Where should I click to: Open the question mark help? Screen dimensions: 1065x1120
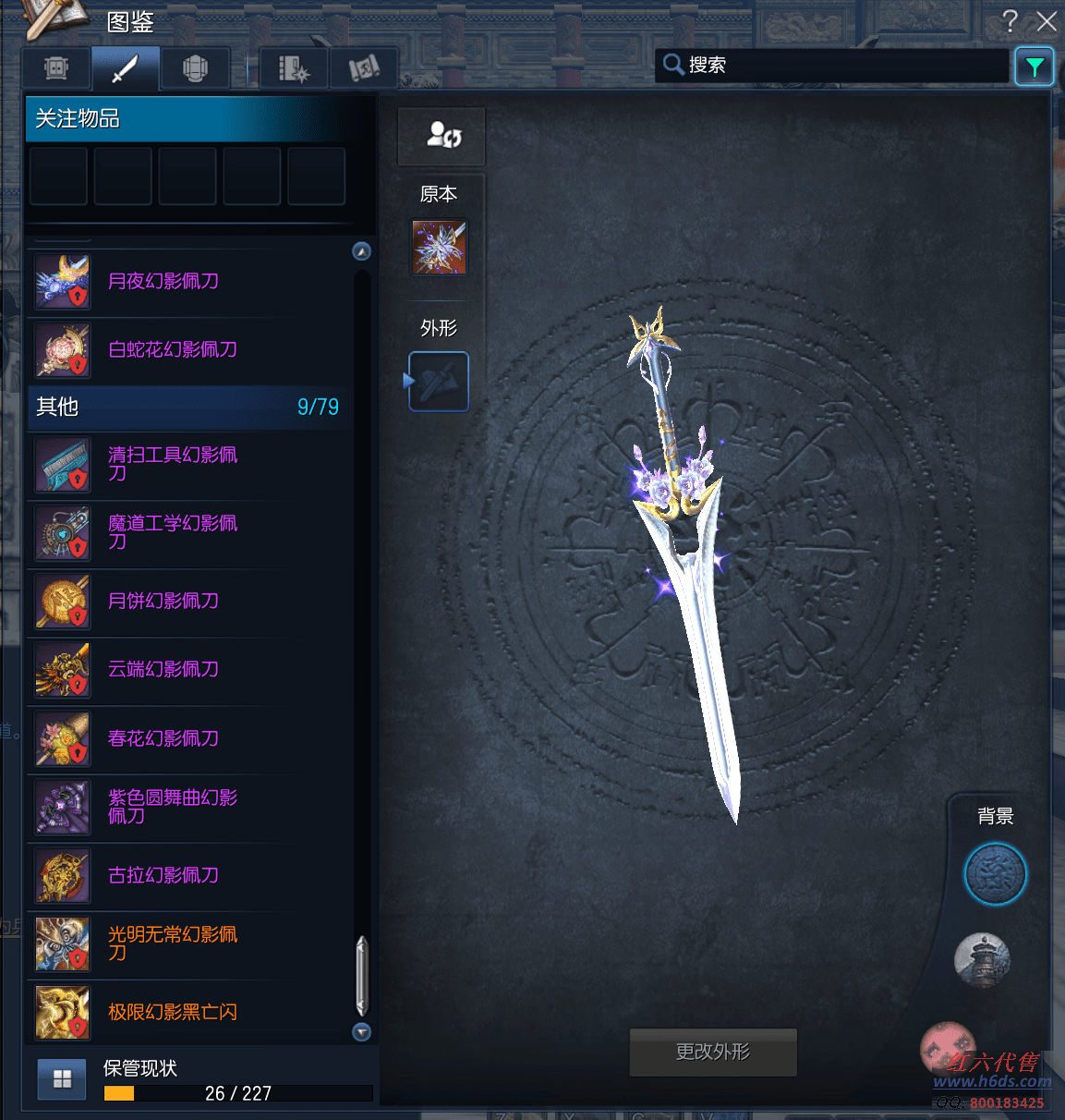pyautogui.click(x=1010, y=21)
